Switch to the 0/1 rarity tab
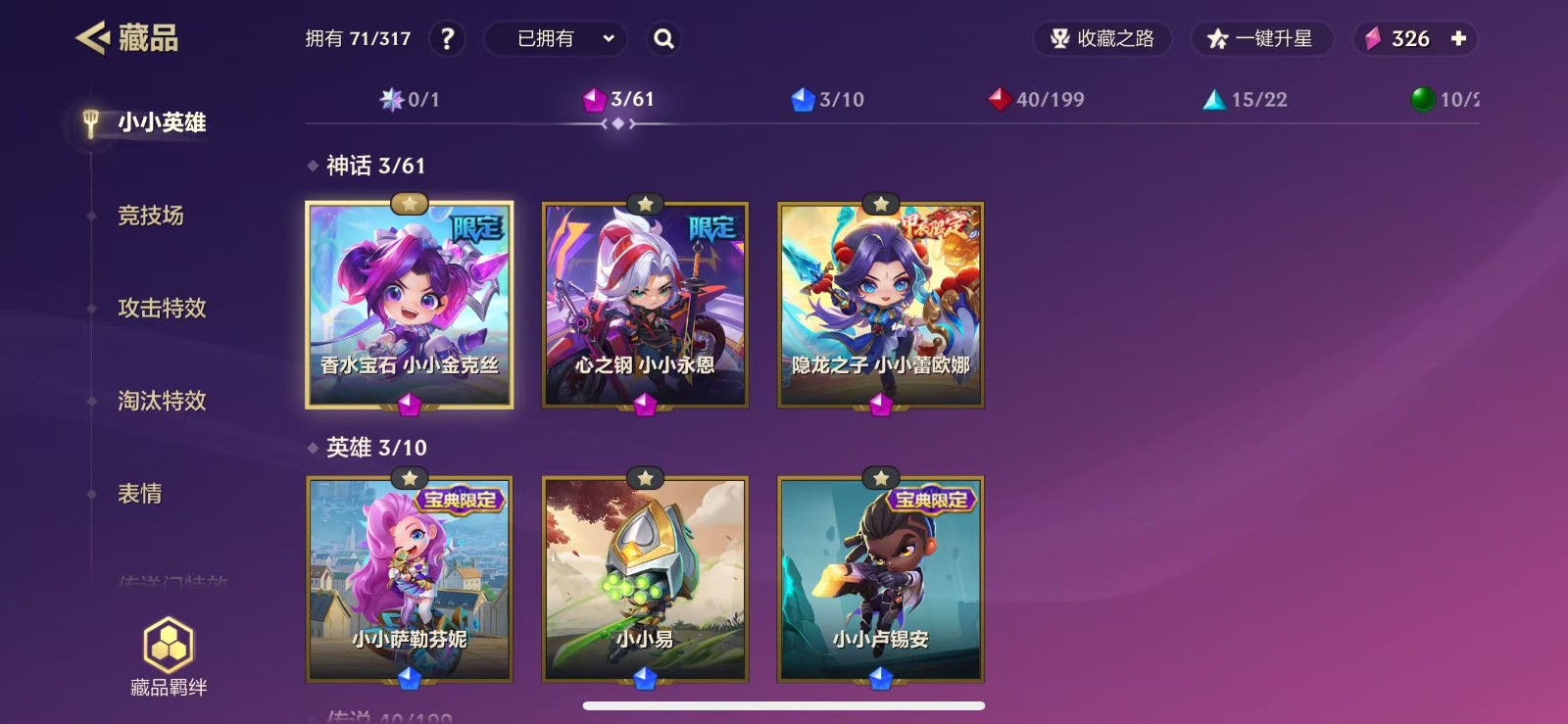This screenshot has height=724, width=1568. point(411,99)
